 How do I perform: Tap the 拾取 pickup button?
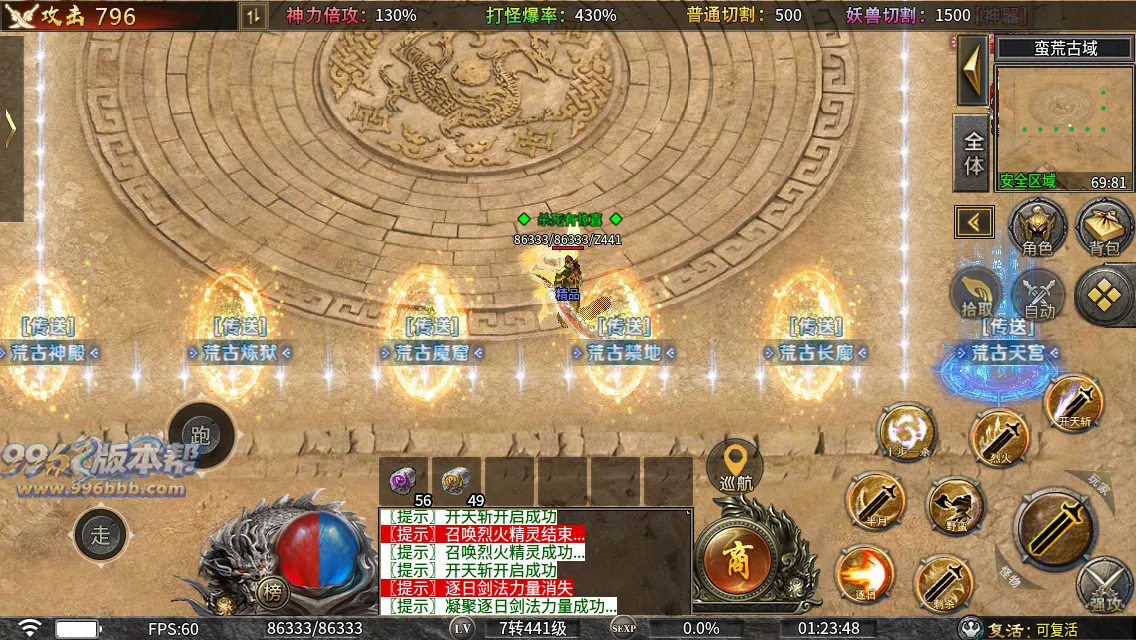[978, 294]
